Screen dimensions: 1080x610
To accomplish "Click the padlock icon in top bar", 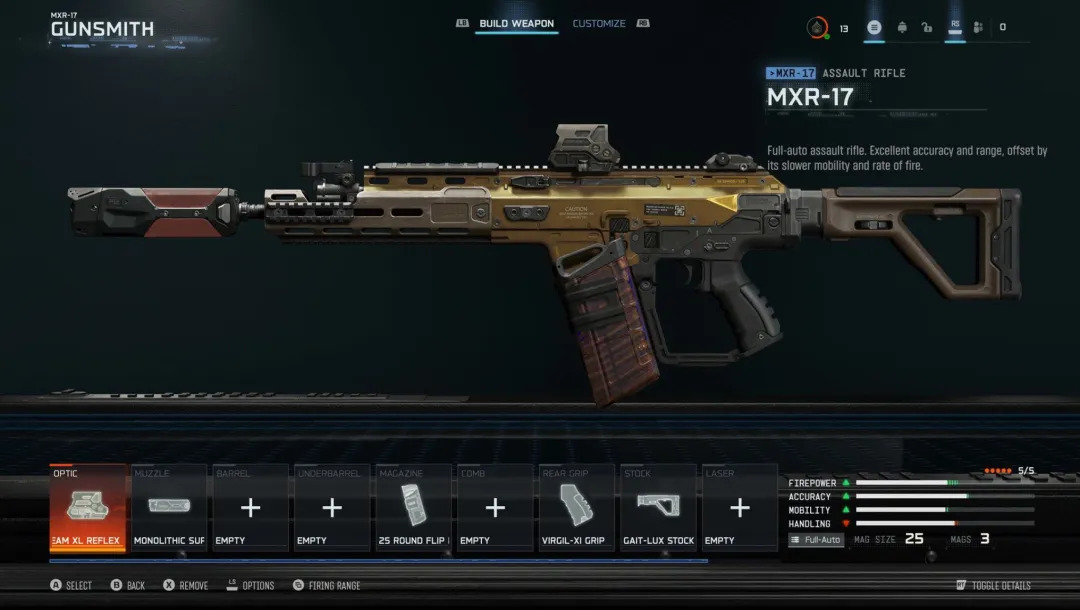I will point(927,28).
